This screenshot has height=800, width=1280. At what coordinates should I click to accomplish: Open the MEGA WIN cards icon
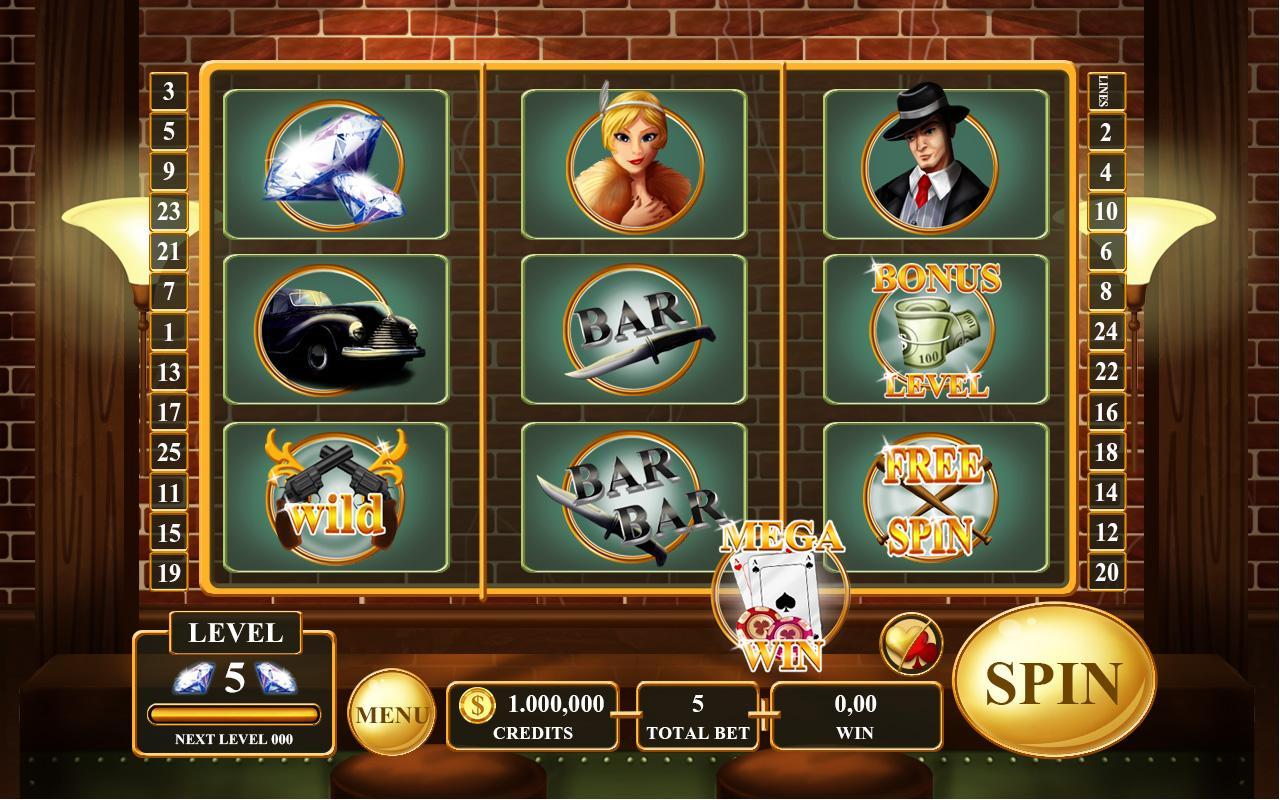pos(780,595)
